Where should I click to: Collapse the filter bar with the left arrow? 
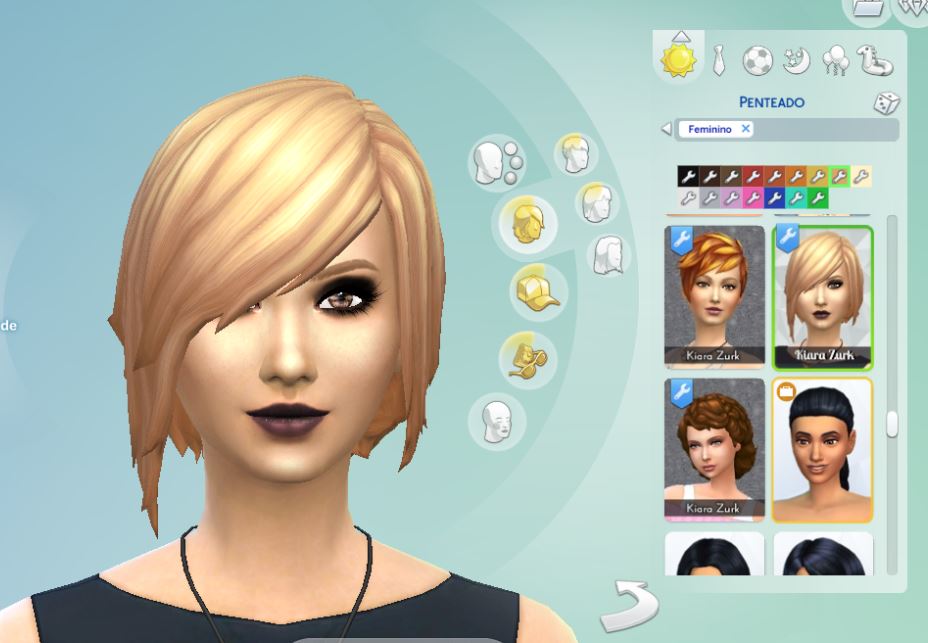pyautogui.click(x=666, y=129)
